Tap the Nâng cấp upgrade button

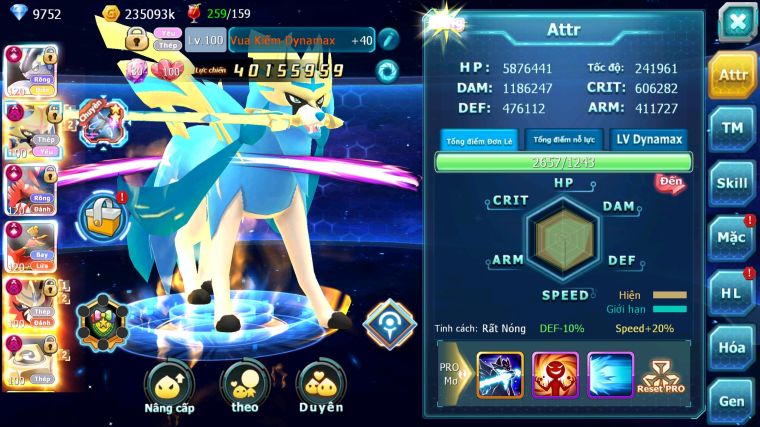pyautogui.click(x=169, y=386)
